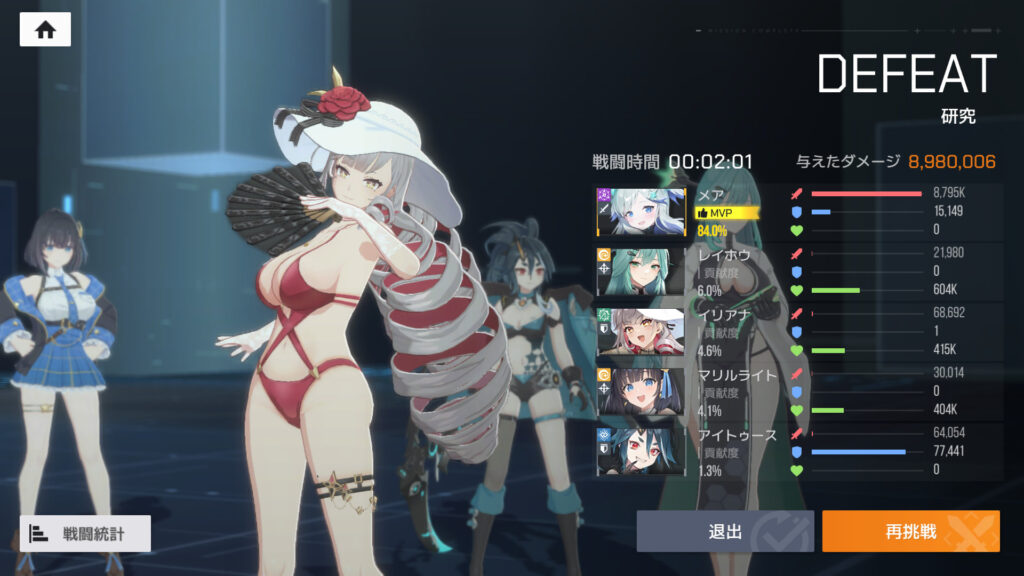The width and height of the screenshot is (1024, 576).
Task: Select the レイホウ character portrait
Action: 642,271
